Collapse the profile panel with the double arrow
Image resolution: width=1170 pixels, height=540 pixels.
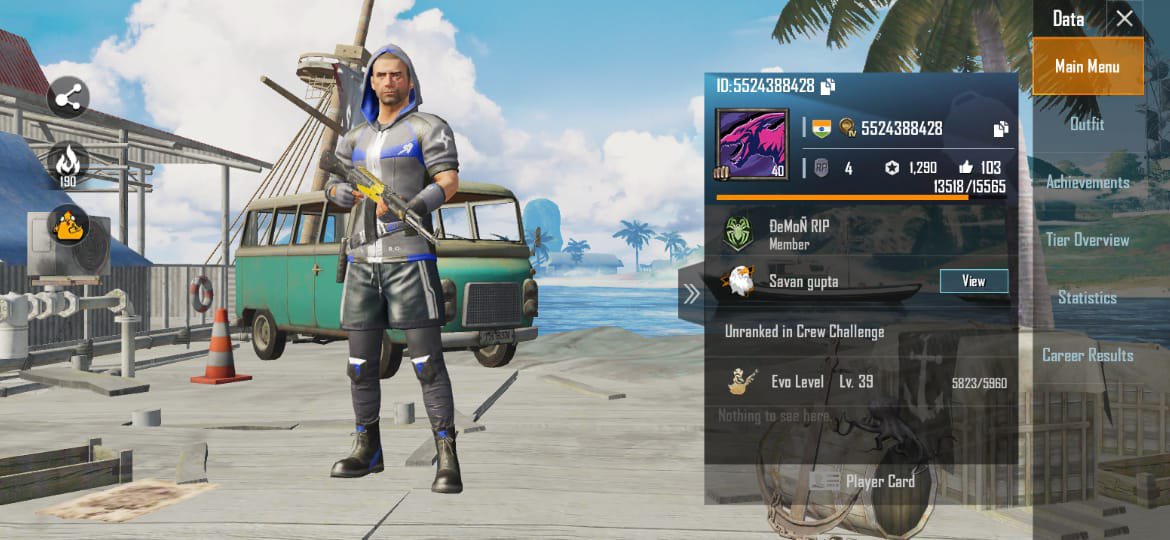(x=691, y=293)
